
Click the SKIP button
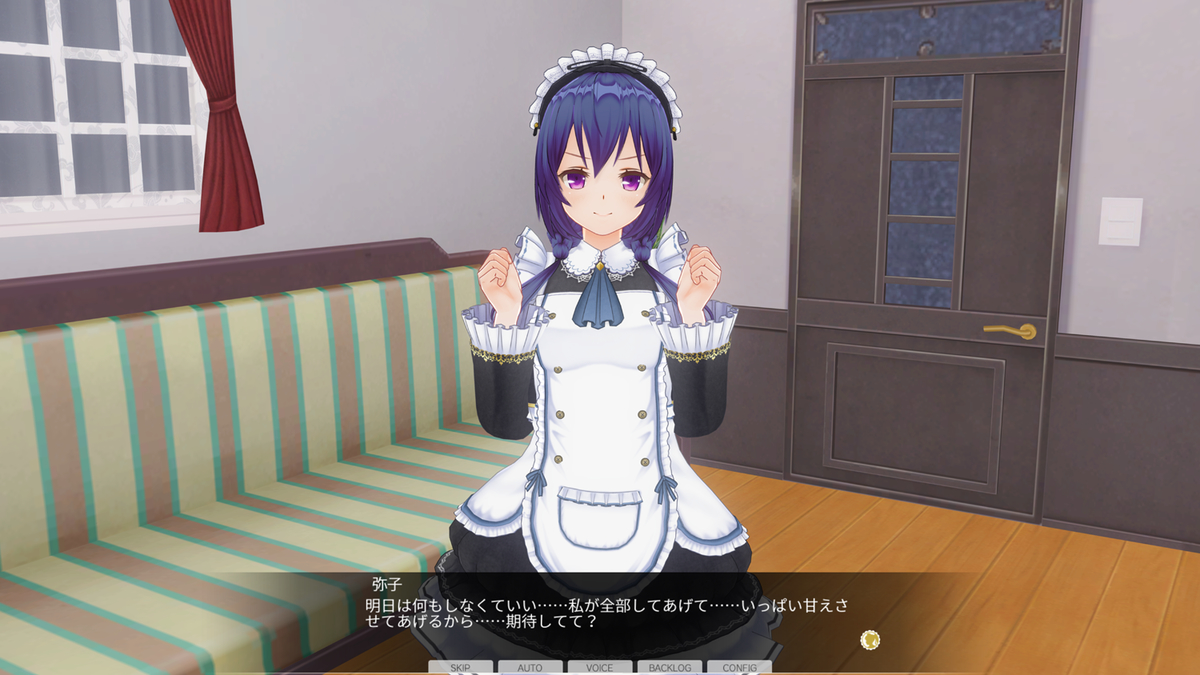[460, 667]
